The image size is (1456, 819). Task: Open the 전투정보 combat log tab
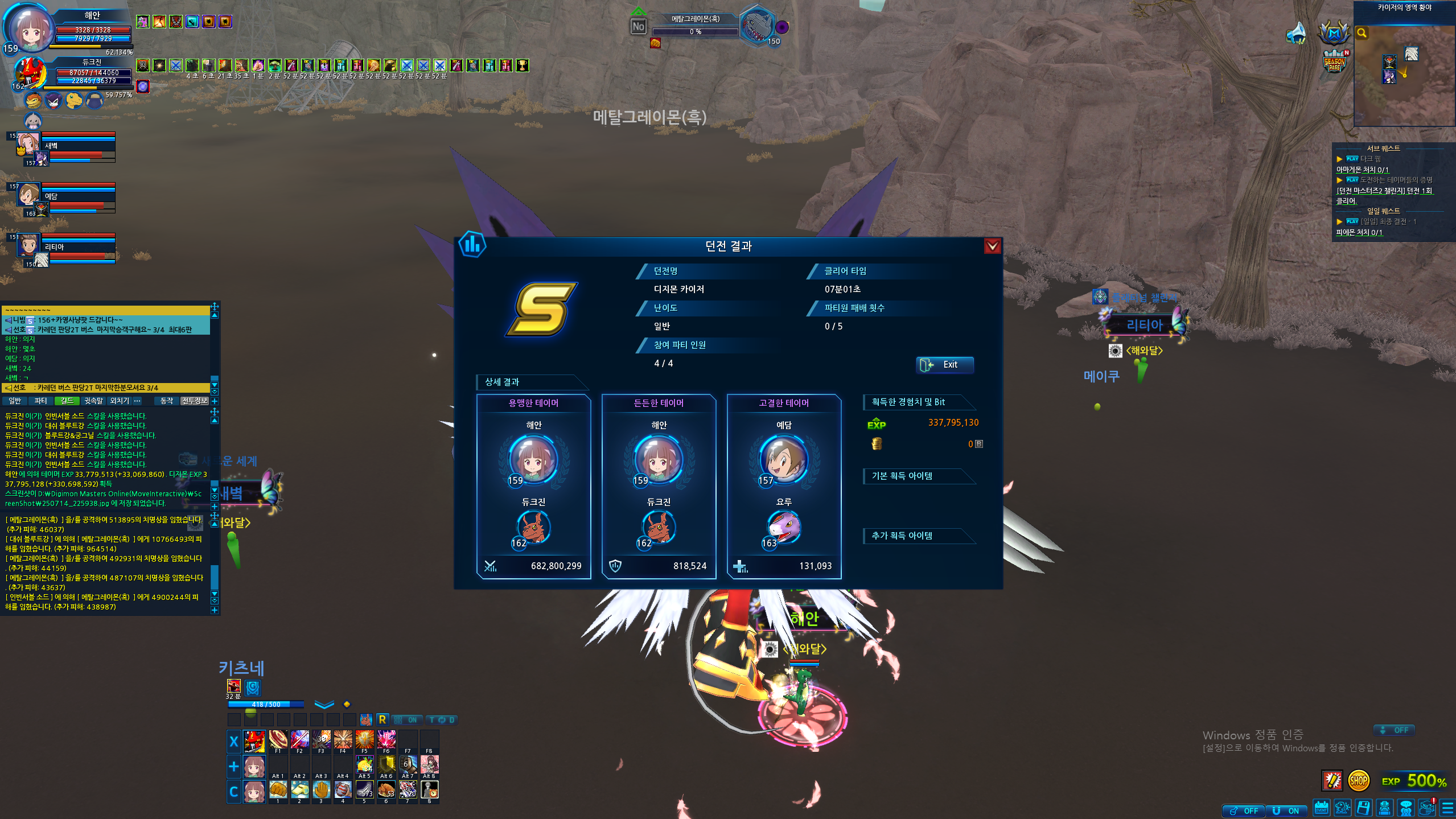pos(195,401)
